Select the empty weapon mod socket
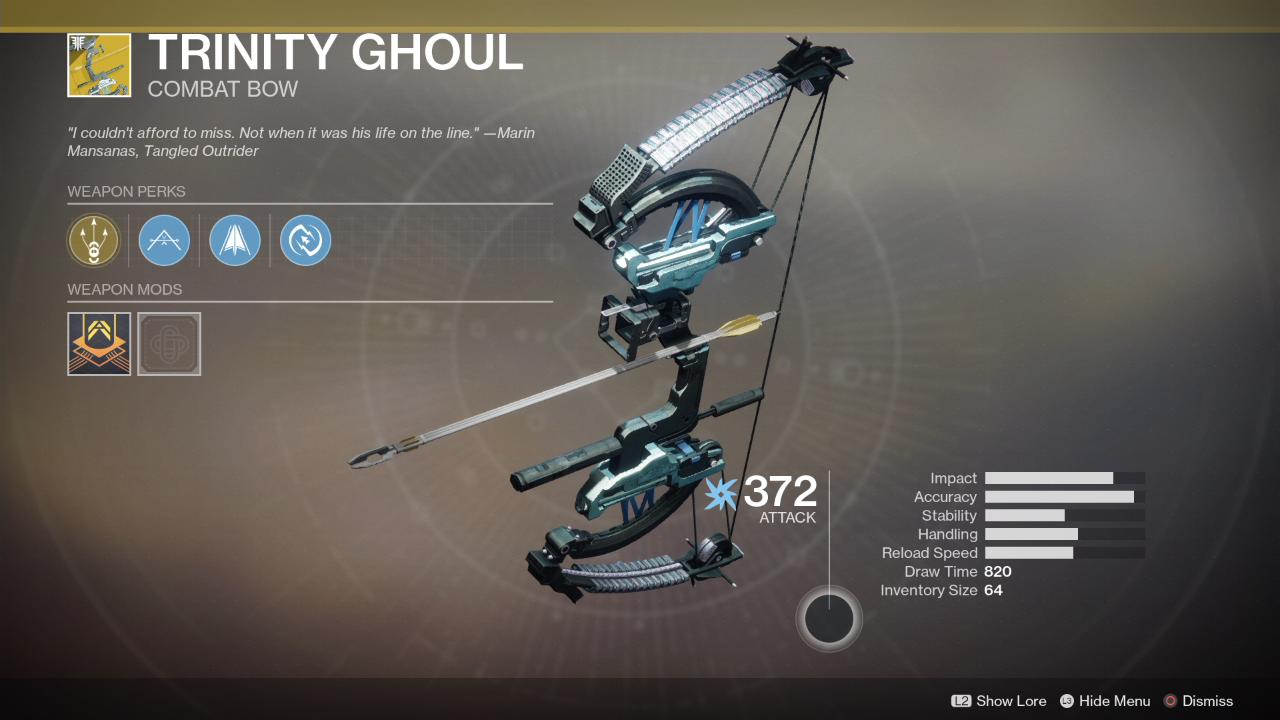Viewport: 1280px width, 720px height. (168, 343)
